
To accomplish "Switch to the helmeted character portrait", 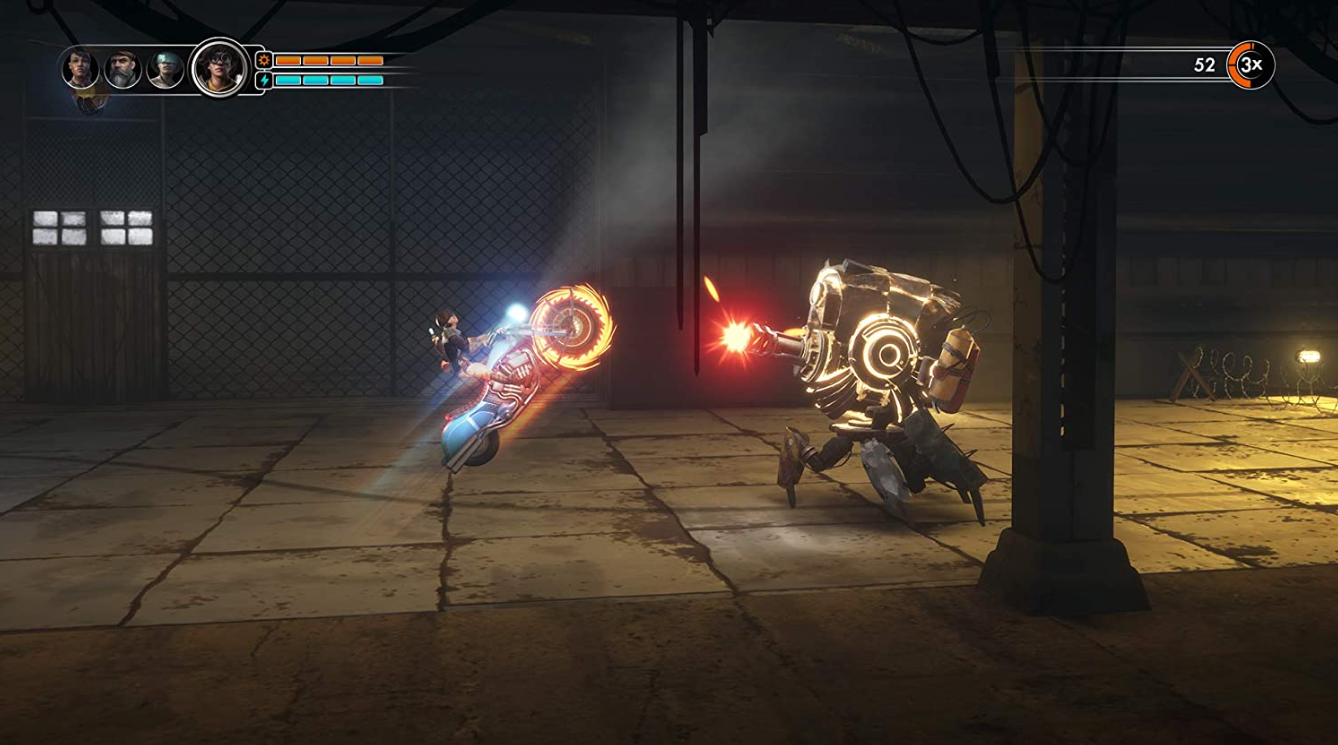I will (x=165, y=69).
